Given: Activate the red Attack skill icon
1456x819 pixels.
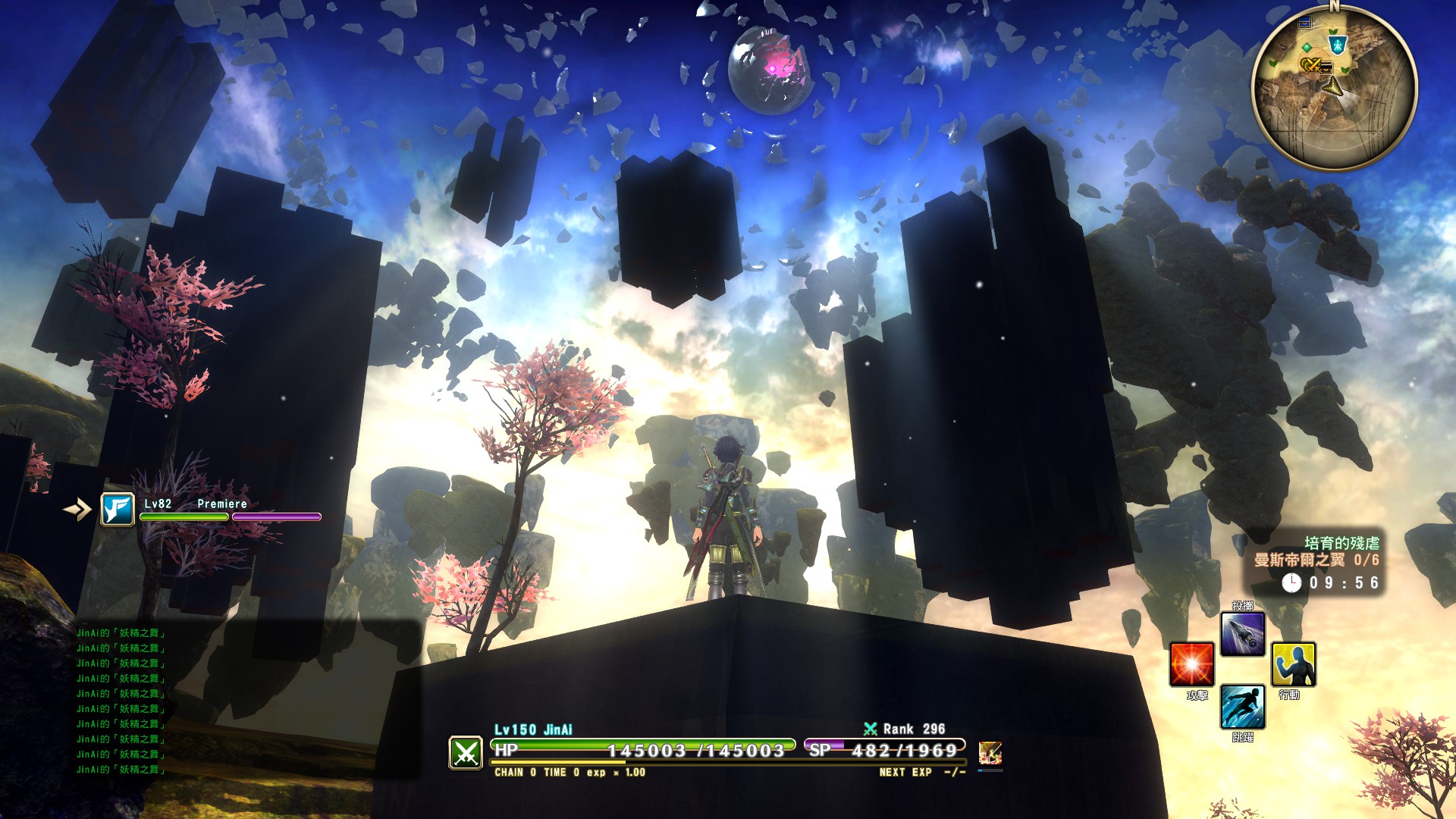Looking at the screenshot, I should pyautogui.click(x=1191, y=664).
